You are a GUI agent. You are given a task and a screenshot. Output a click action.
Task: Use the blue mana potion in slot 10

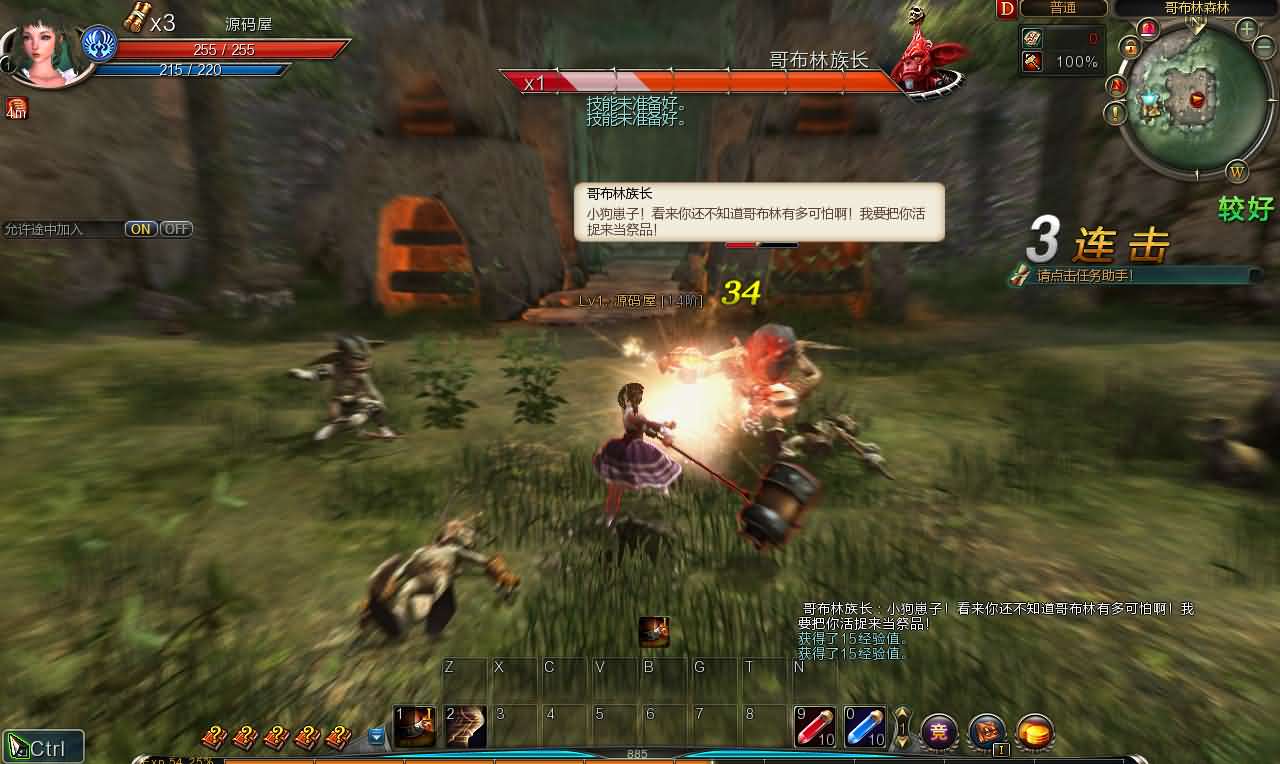tap(863, 724)
